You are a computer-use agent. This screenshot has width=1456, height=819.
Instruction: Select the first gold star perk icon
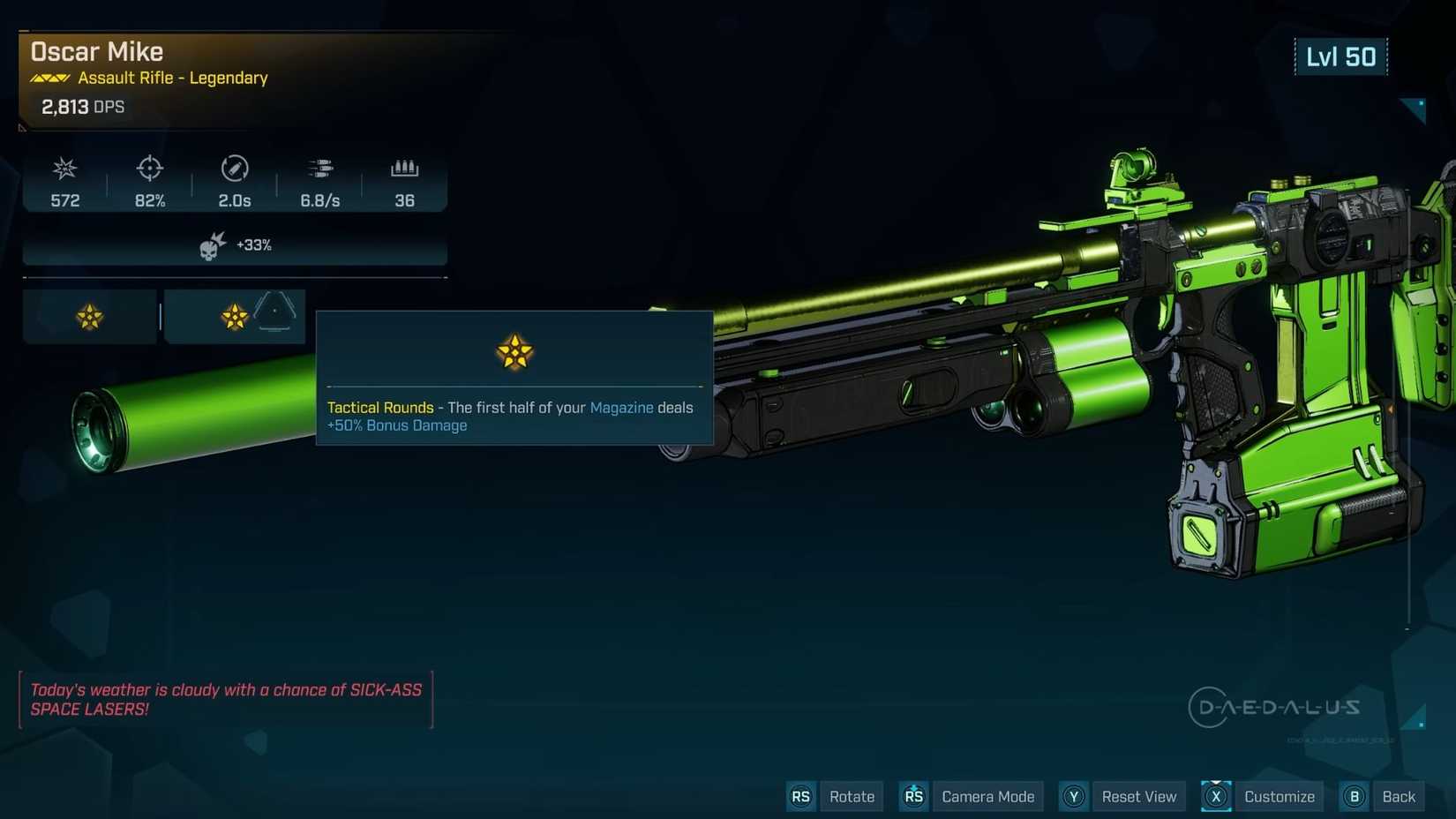[x=87, y=315]
